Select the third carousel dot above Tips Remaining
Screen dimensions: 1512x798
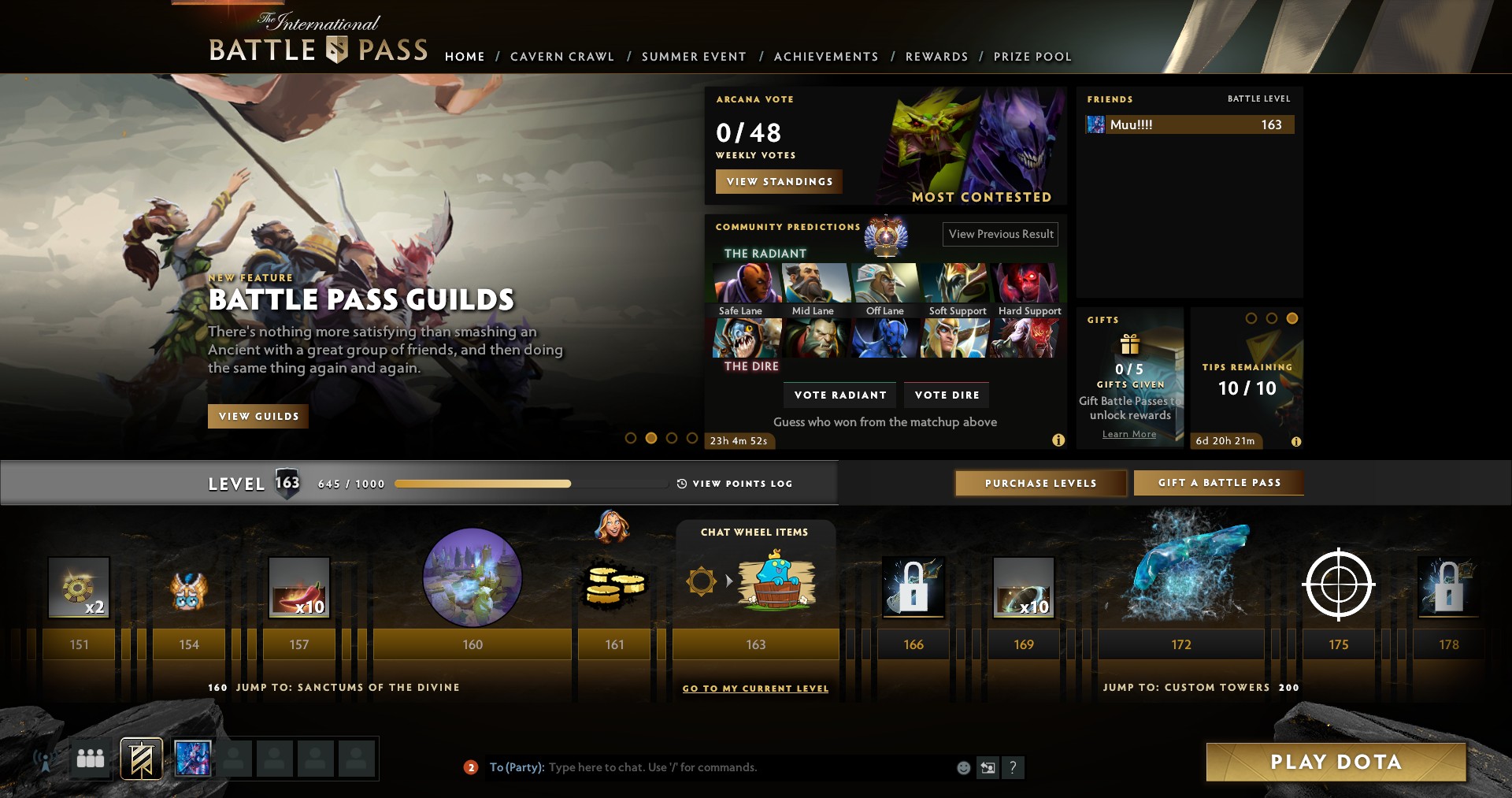[1292, 318]
